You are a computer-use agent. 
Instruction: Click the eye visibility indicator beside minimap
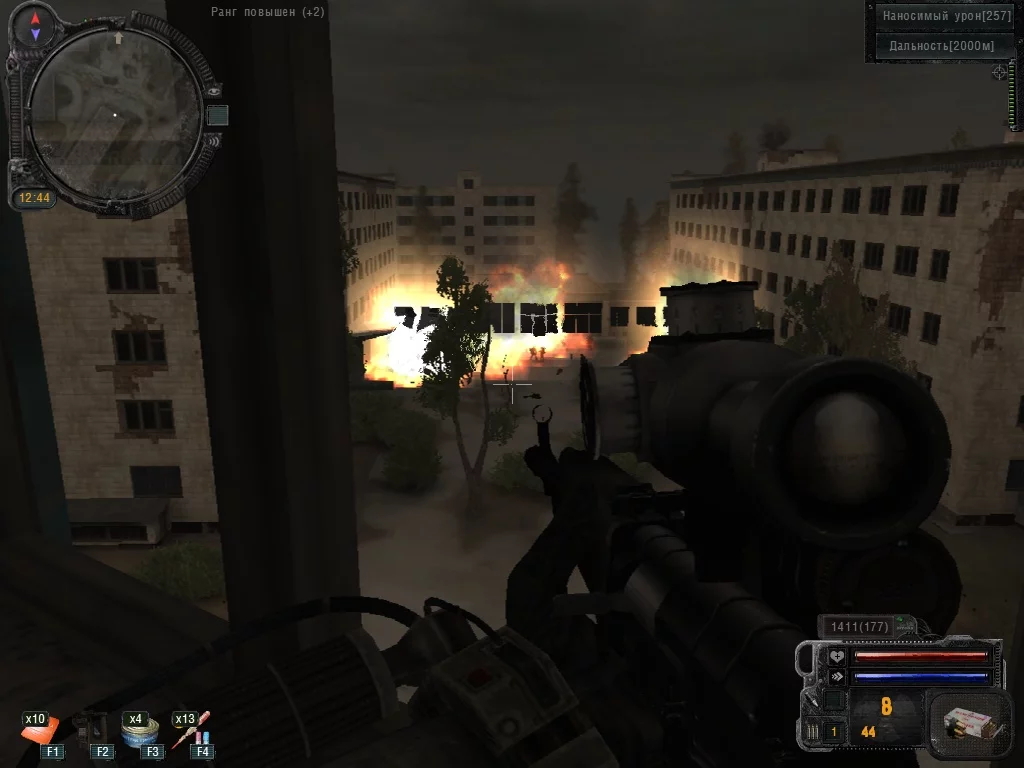click(213, 90)
